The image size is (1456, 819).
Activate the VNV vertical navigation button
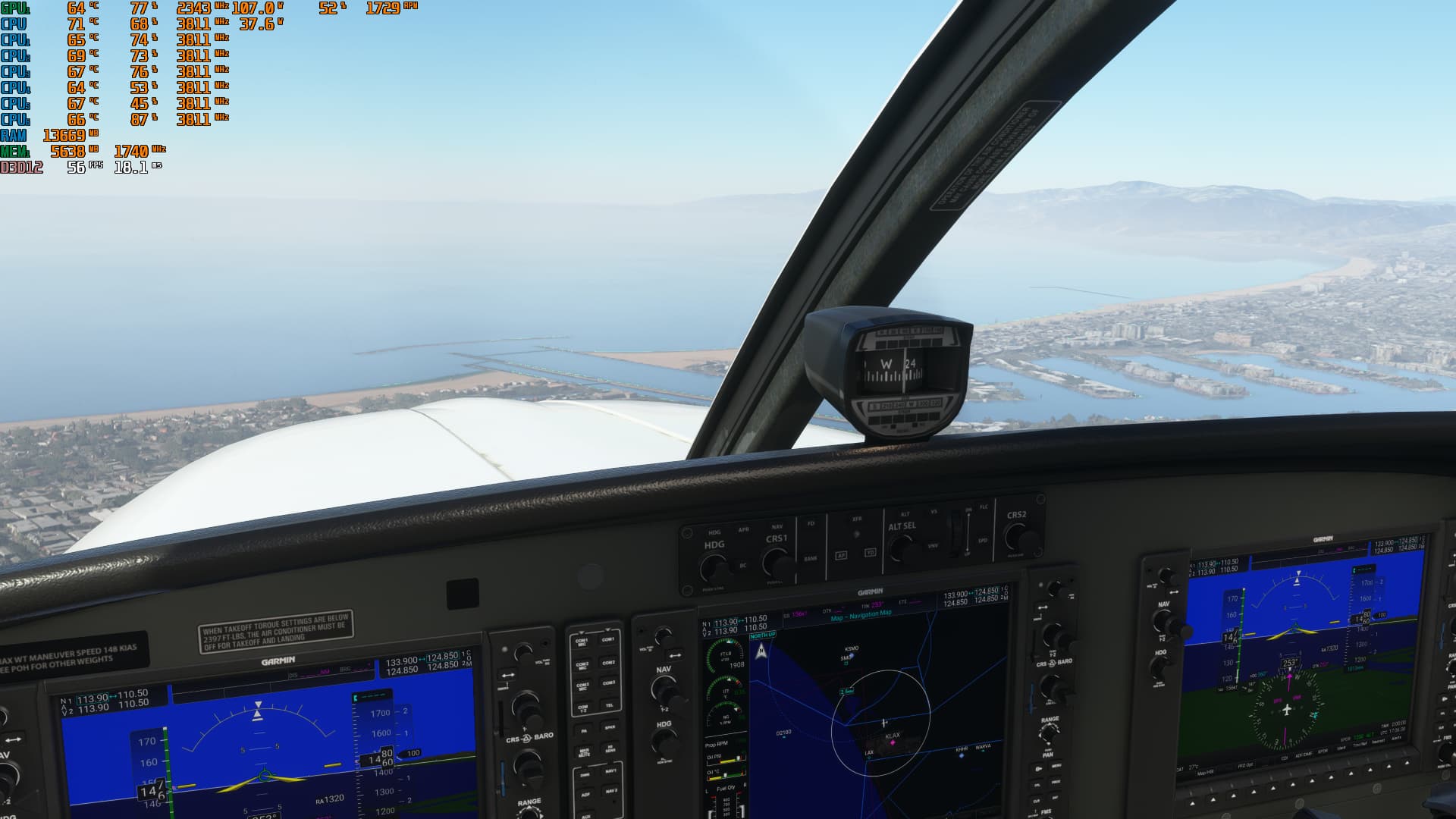pyautogui.click(x=934, y=545)
